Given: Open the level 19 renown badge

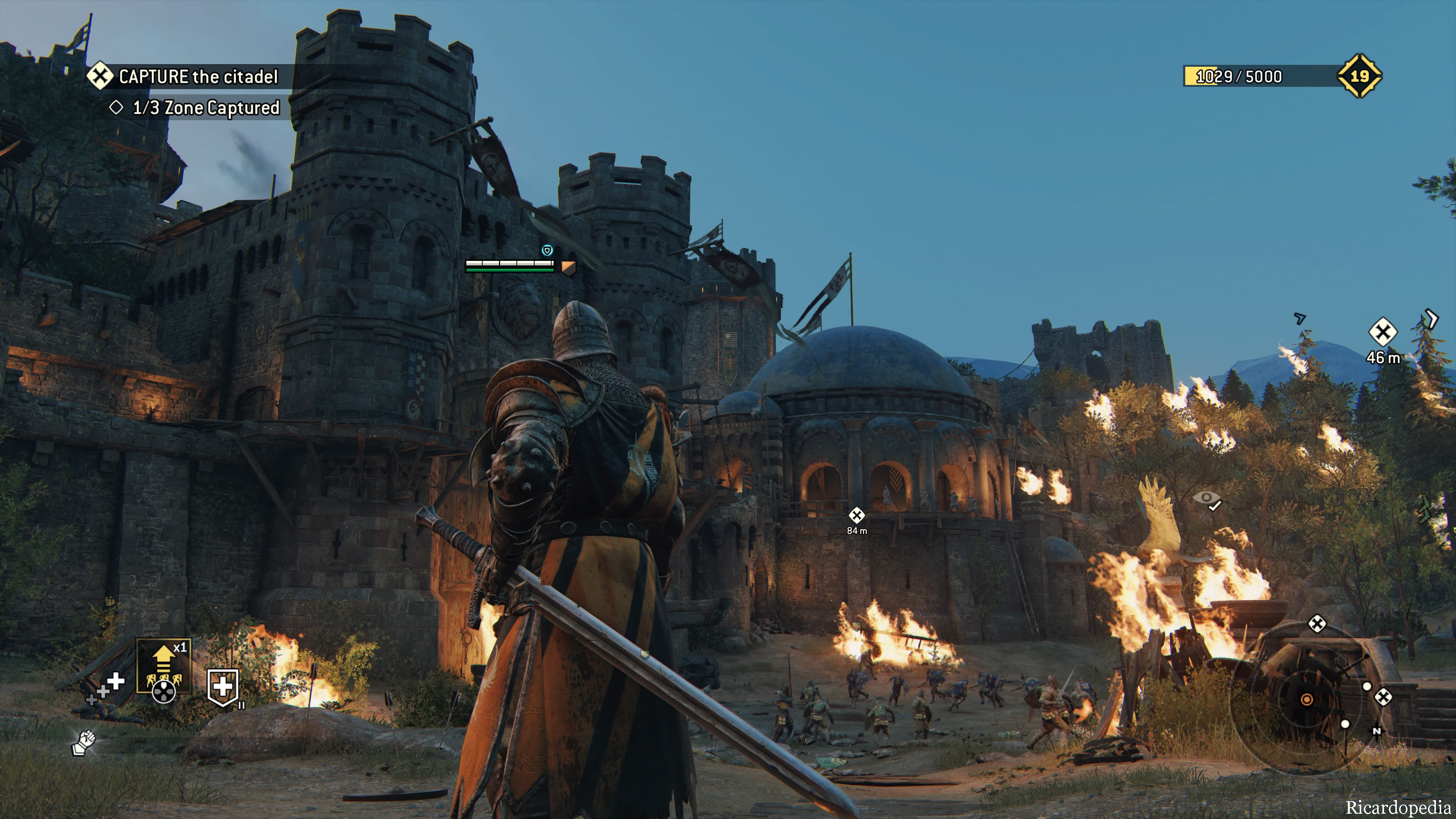Looking at the screenshot, I should pos(1359,76).
